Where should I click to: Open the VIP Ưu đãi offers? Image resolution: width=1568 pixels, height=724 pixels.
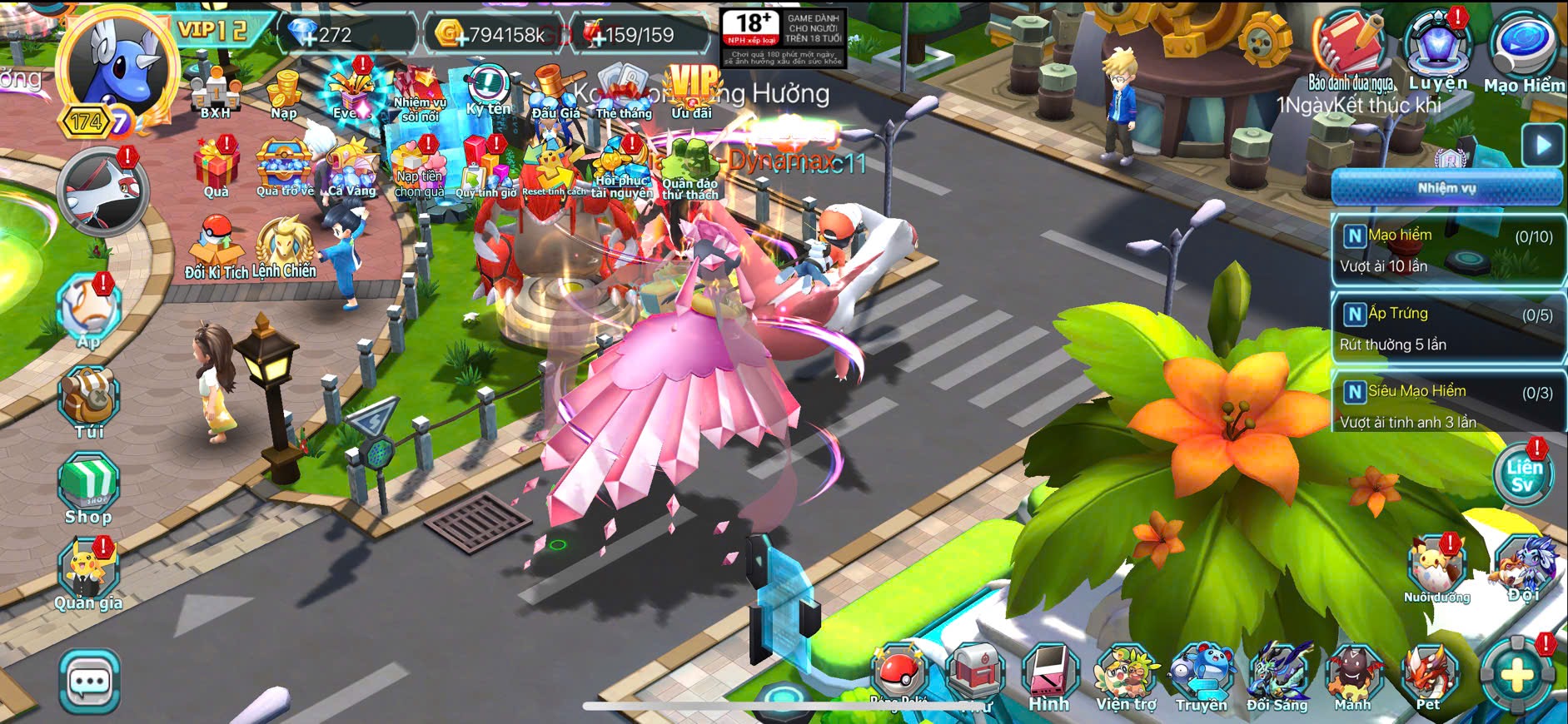point(692,90)
